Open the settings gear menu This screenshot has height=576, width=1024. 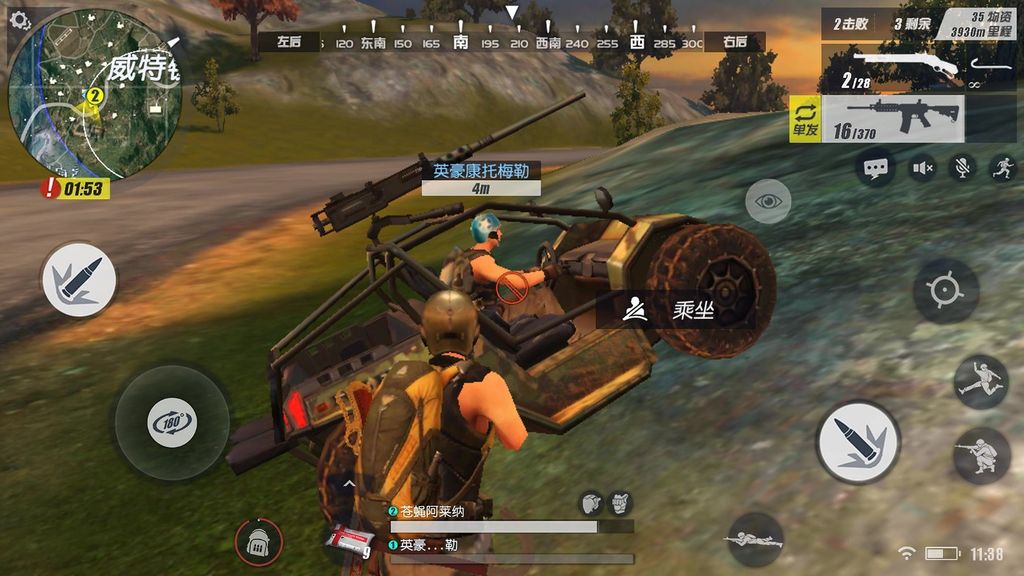[20, 20]
